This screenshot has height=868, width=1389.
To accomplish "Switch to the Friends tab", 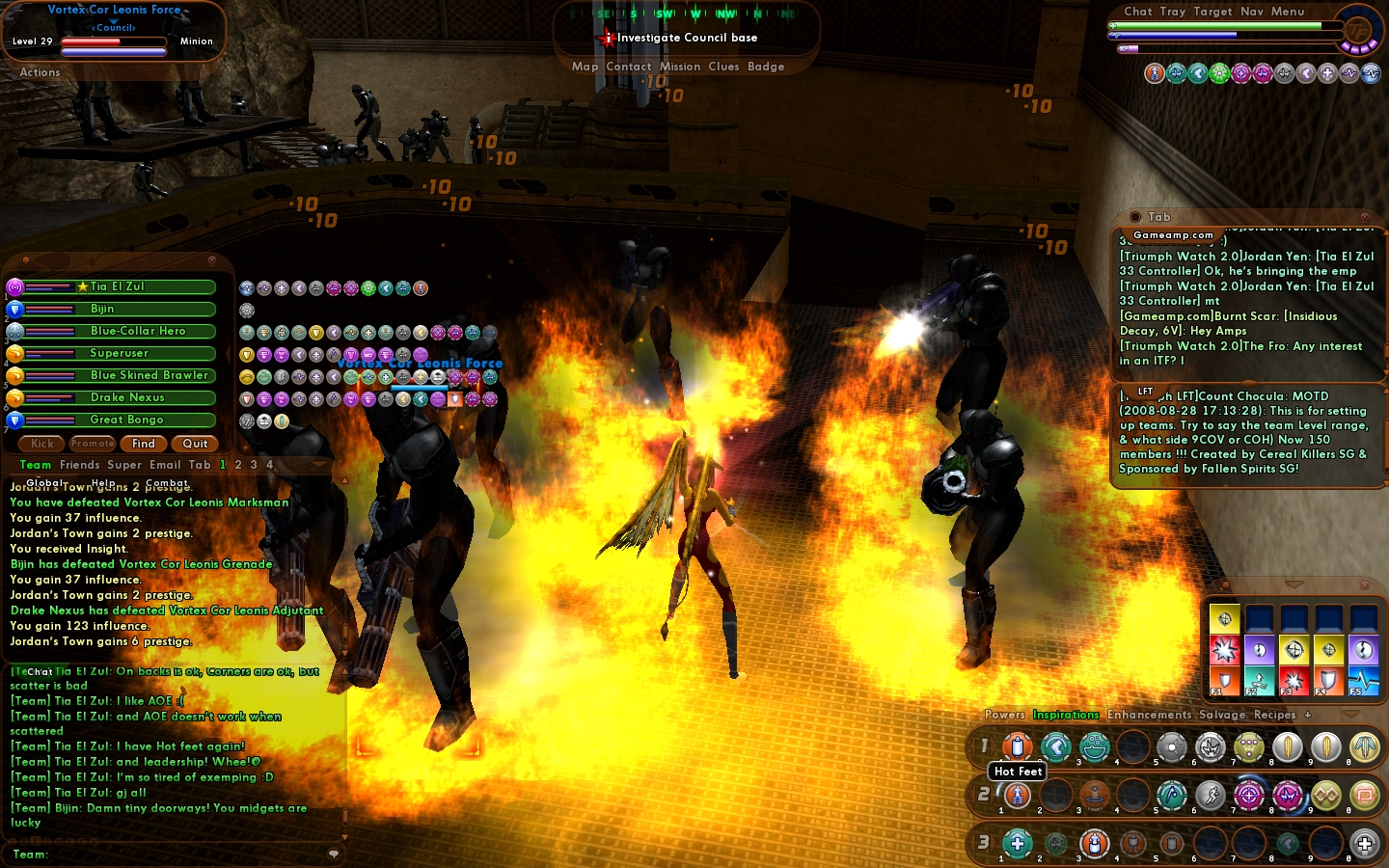I will [x=79, y=465].
